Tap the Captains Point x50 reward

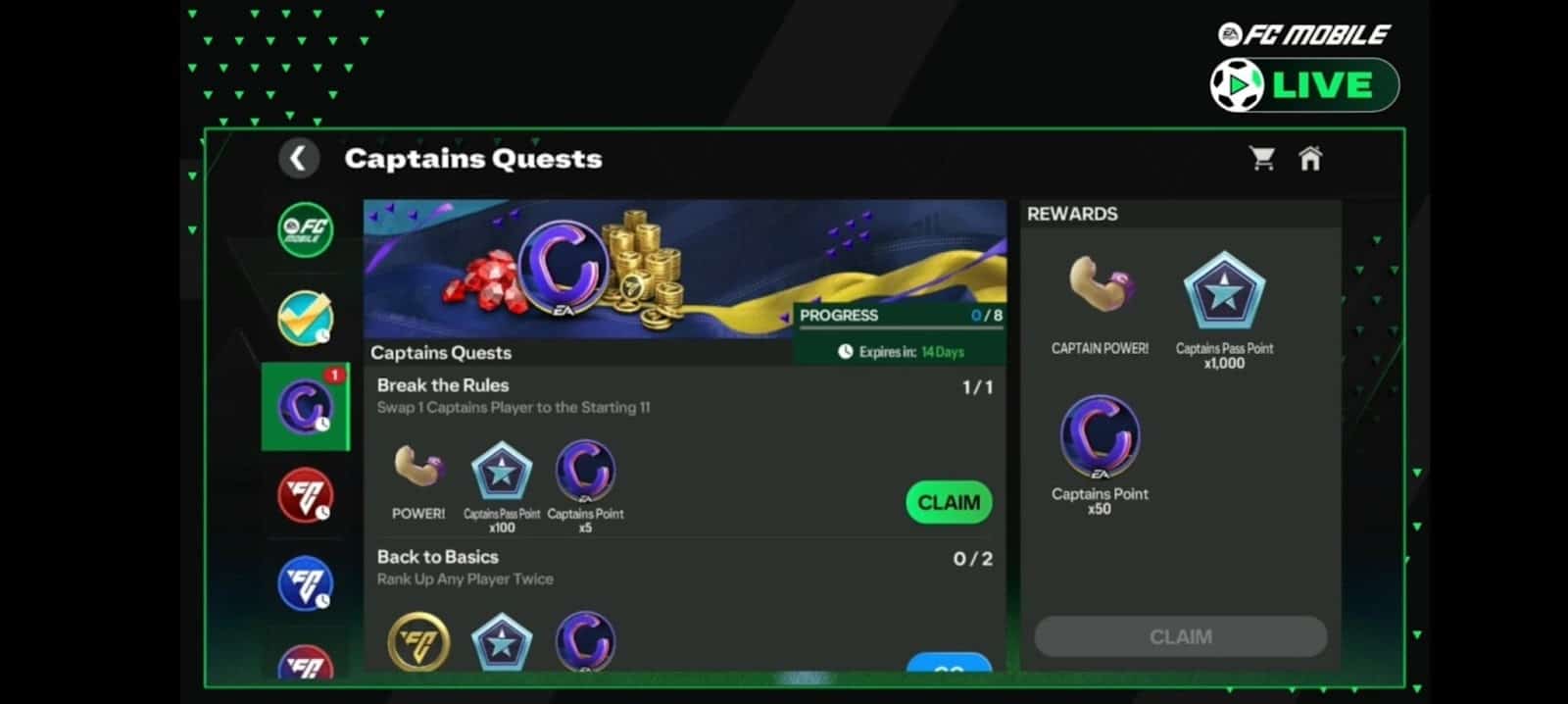(x=1100, y=437)
